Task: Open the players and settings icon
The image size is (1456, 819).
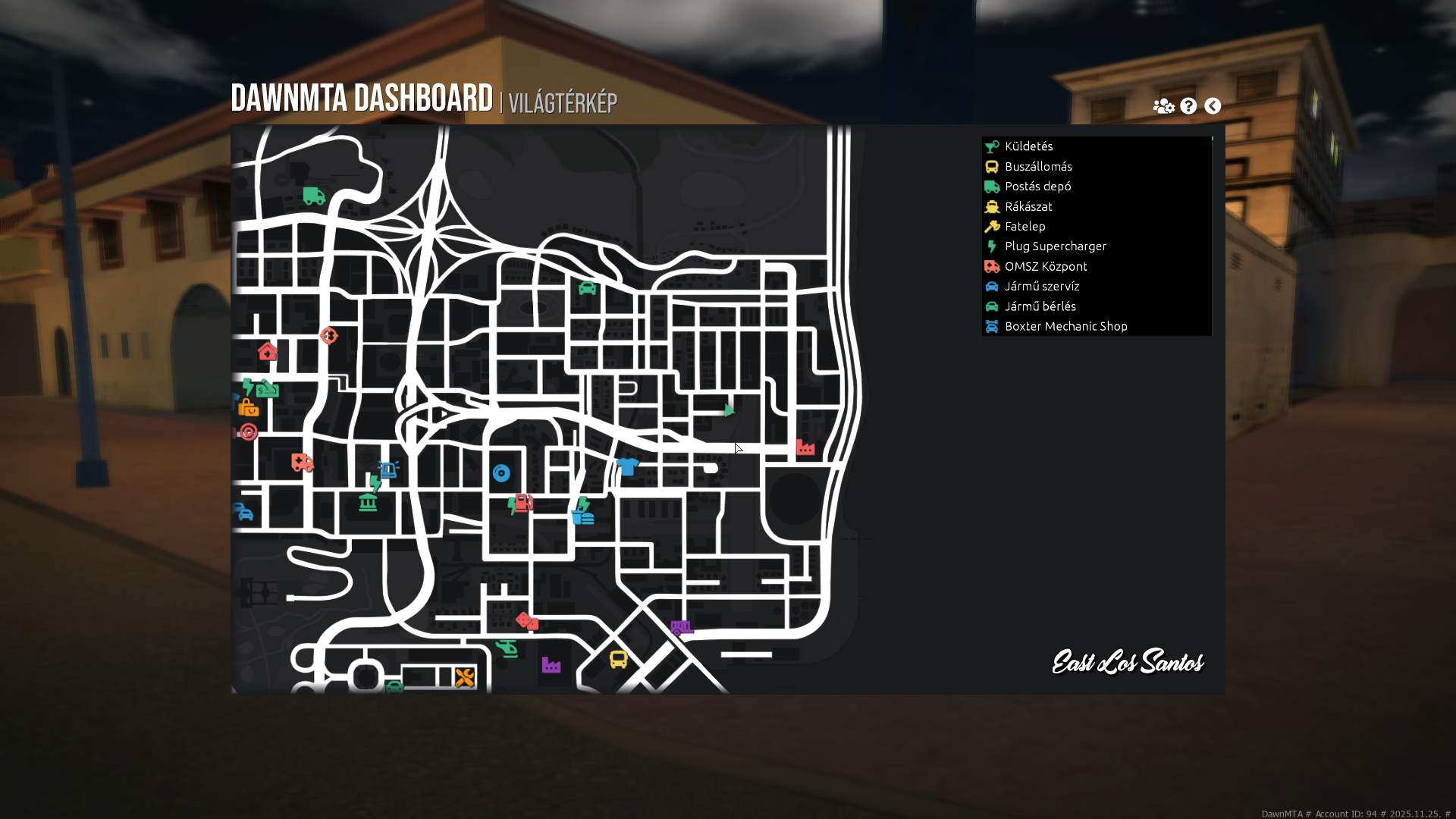Action: coord(1163,106)
